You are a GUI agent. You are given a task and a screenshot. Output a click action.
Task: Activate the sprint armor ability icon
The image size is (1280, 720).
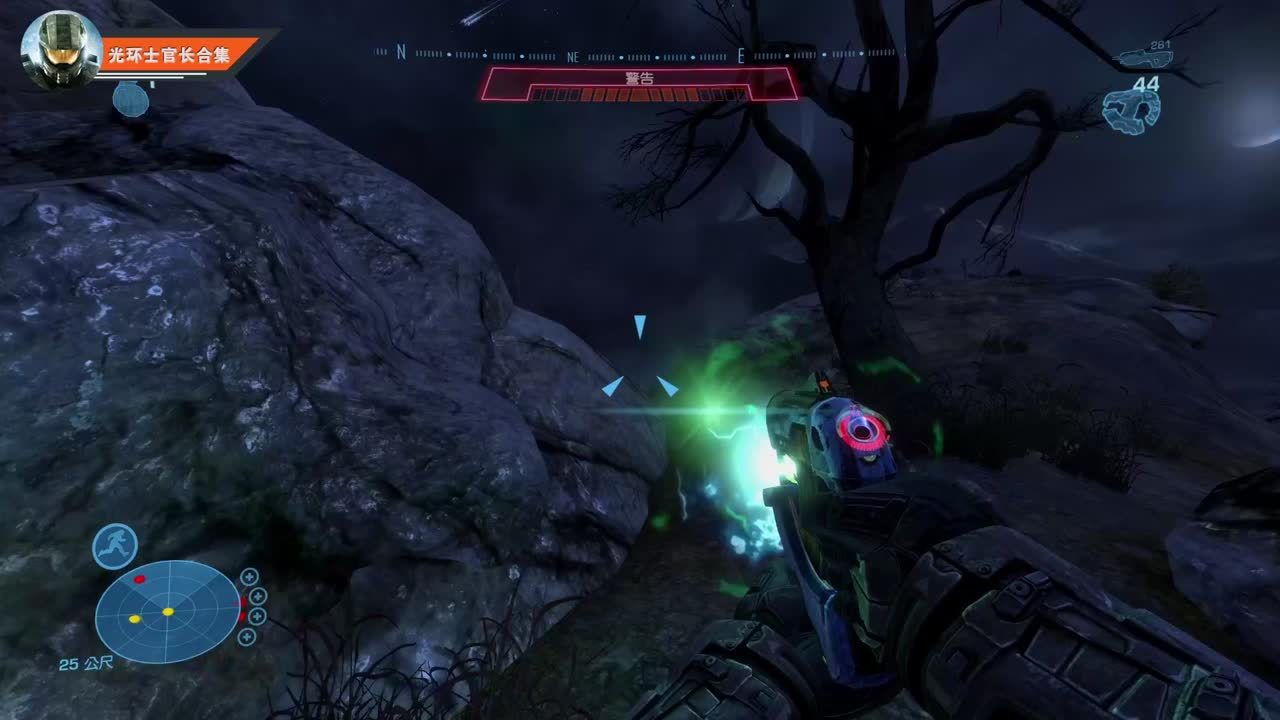(115, 546)
